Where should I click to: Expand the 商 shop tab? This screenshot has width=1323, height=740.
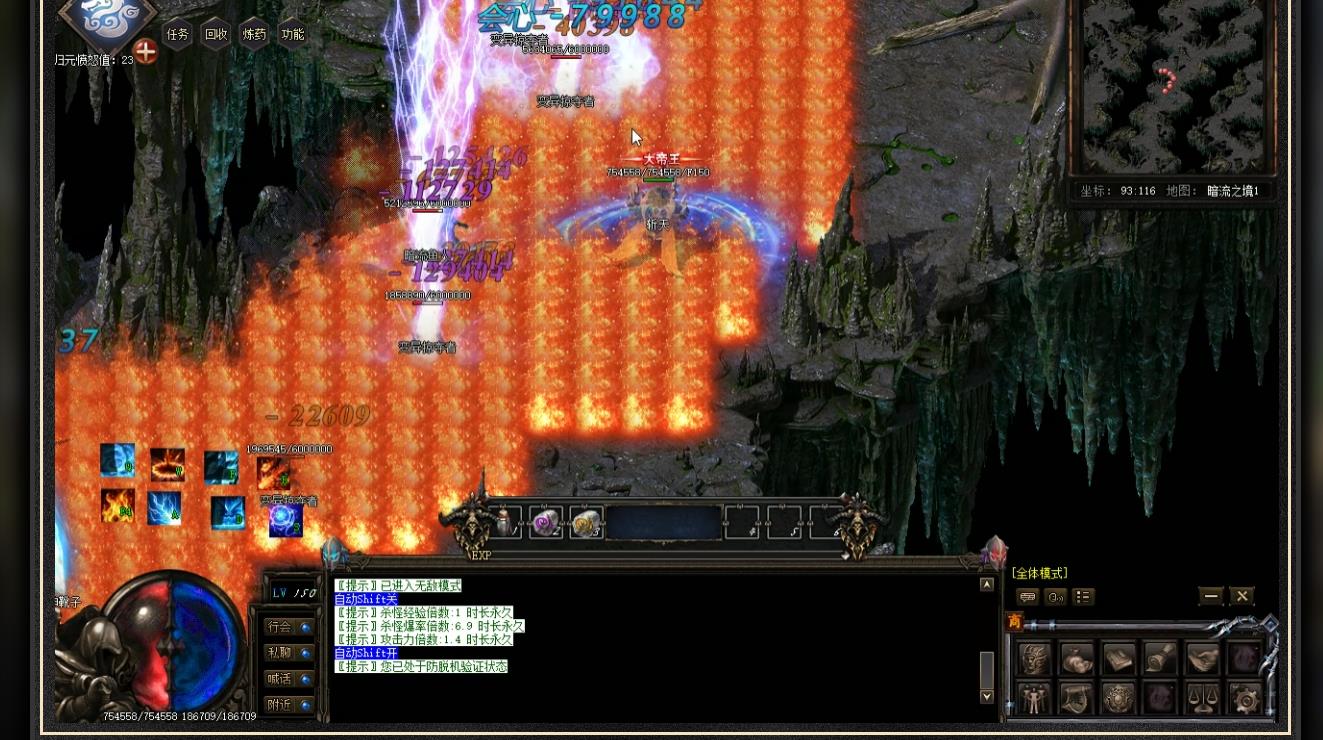tap(1014, 619)
